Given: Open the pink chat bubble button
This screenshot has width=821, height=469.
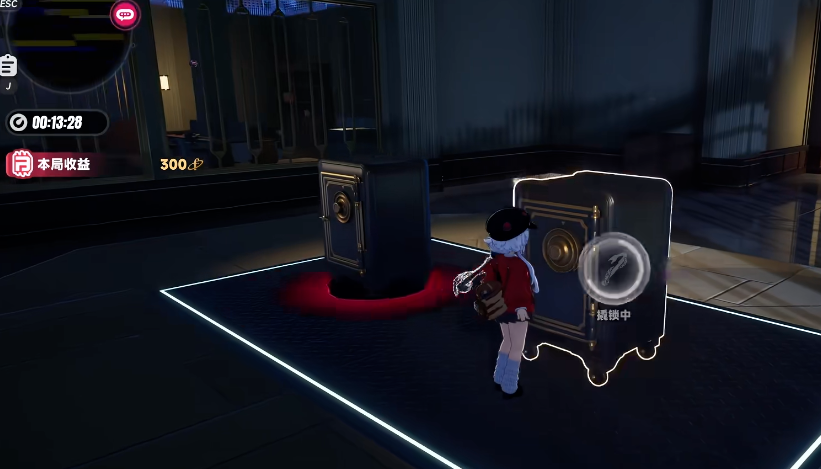Looking at the screenshot, I should (x=125, y=15).
